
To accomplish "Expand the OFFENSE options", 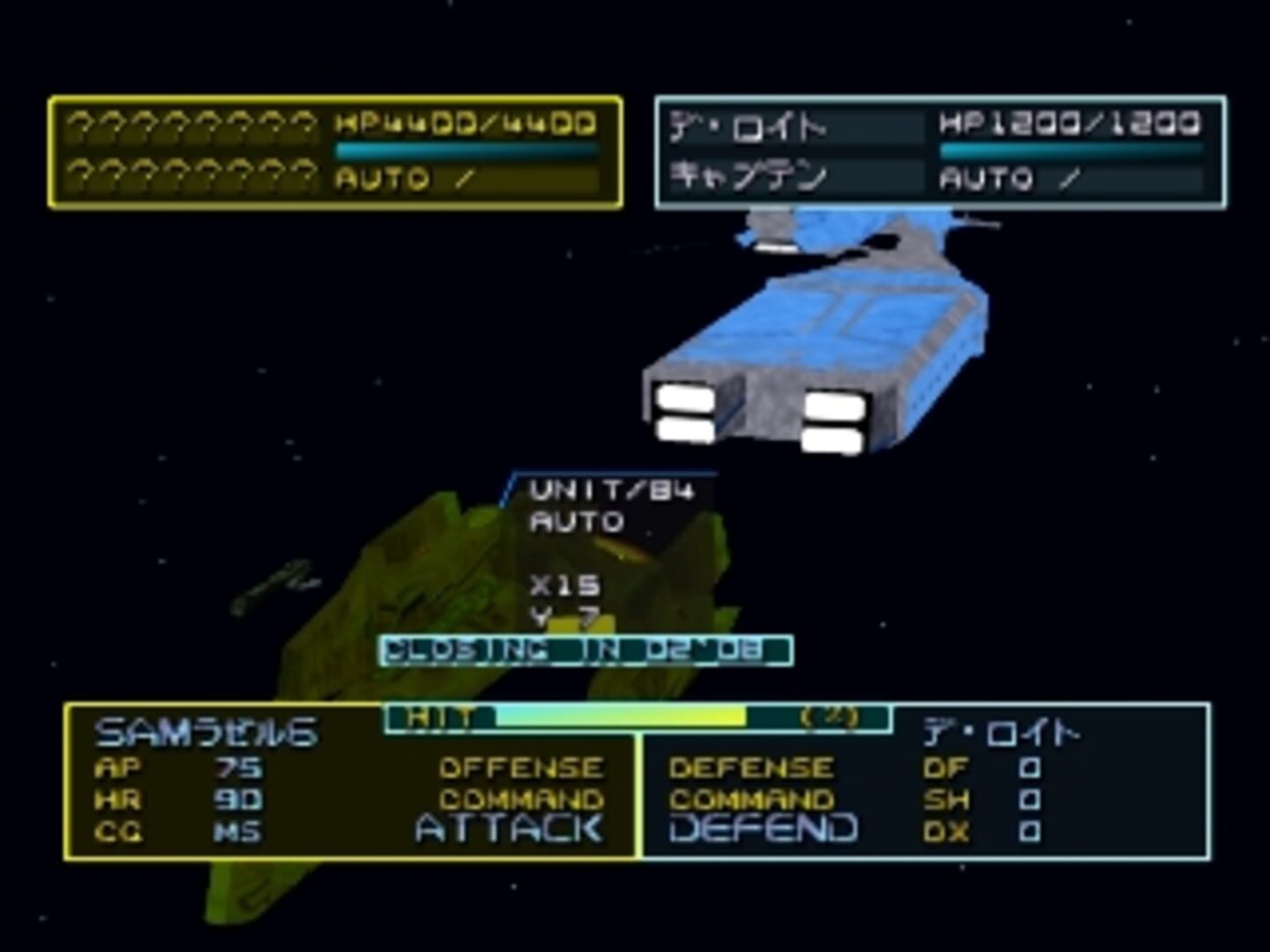I will point(520,765).
